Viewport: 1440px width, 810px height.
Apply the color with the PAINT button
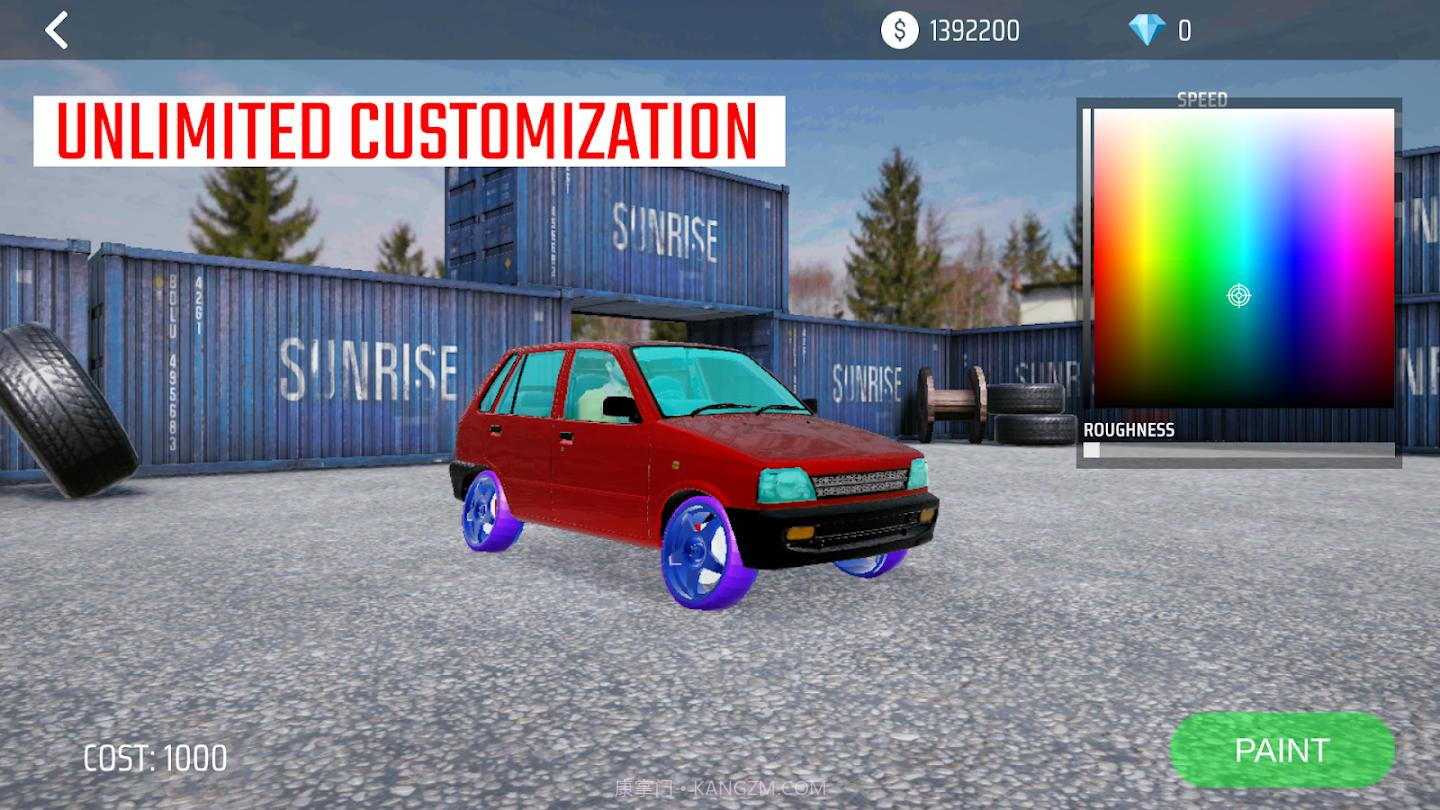coord(1281,750)
